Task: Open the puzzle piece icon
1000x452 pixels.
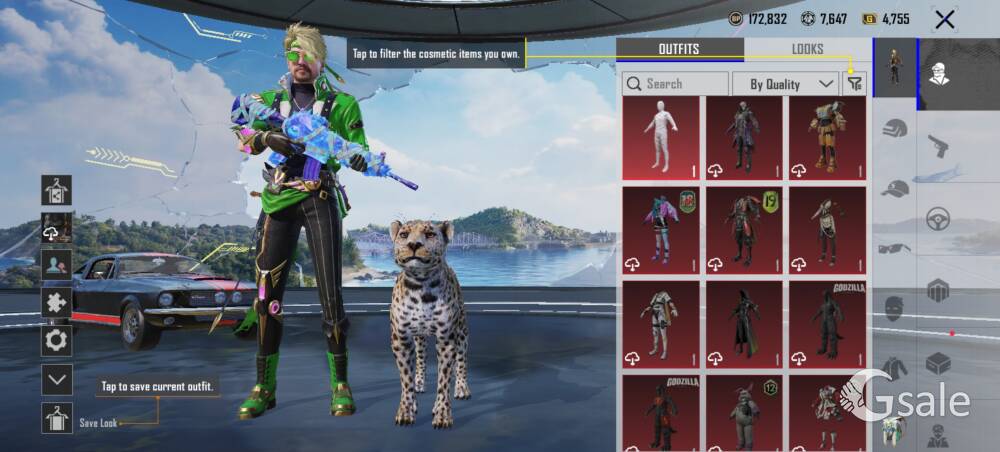Action: tap(56, 303)
